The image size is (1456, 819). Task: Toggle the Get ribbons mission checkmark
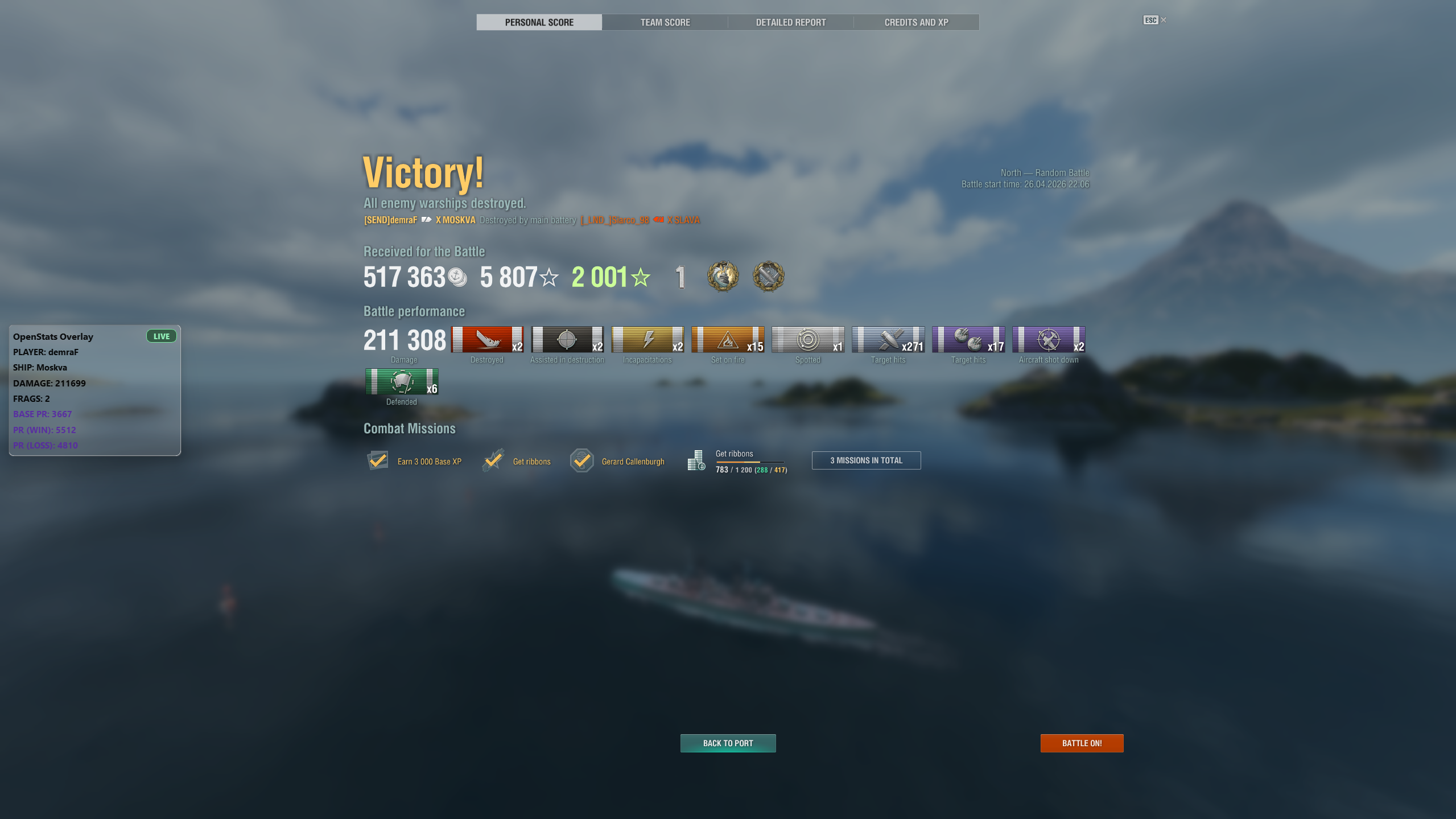[x=494, y=460]
